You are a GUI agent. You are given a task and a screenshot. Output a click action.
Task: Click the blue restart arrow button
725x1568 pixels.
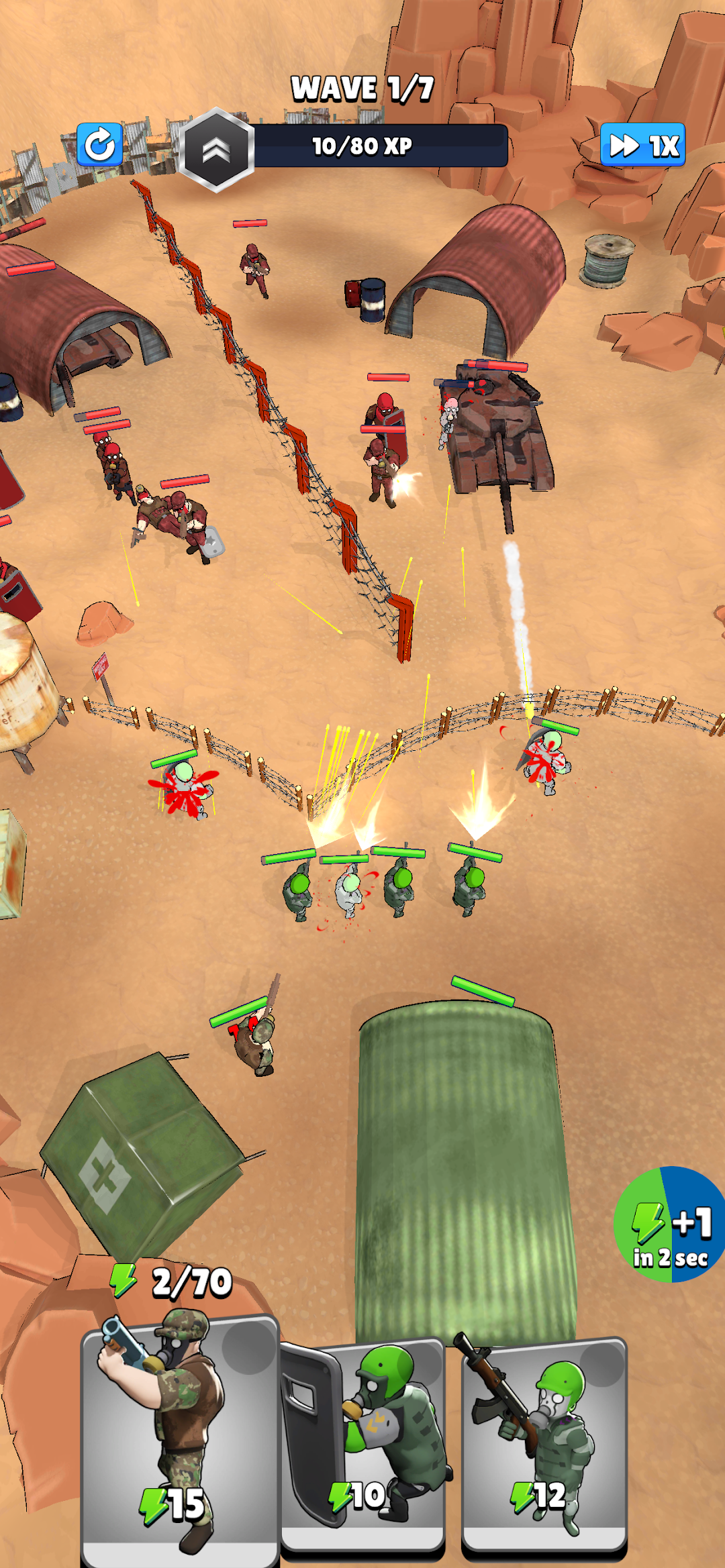pyautogui.click(x=100, y=144)
